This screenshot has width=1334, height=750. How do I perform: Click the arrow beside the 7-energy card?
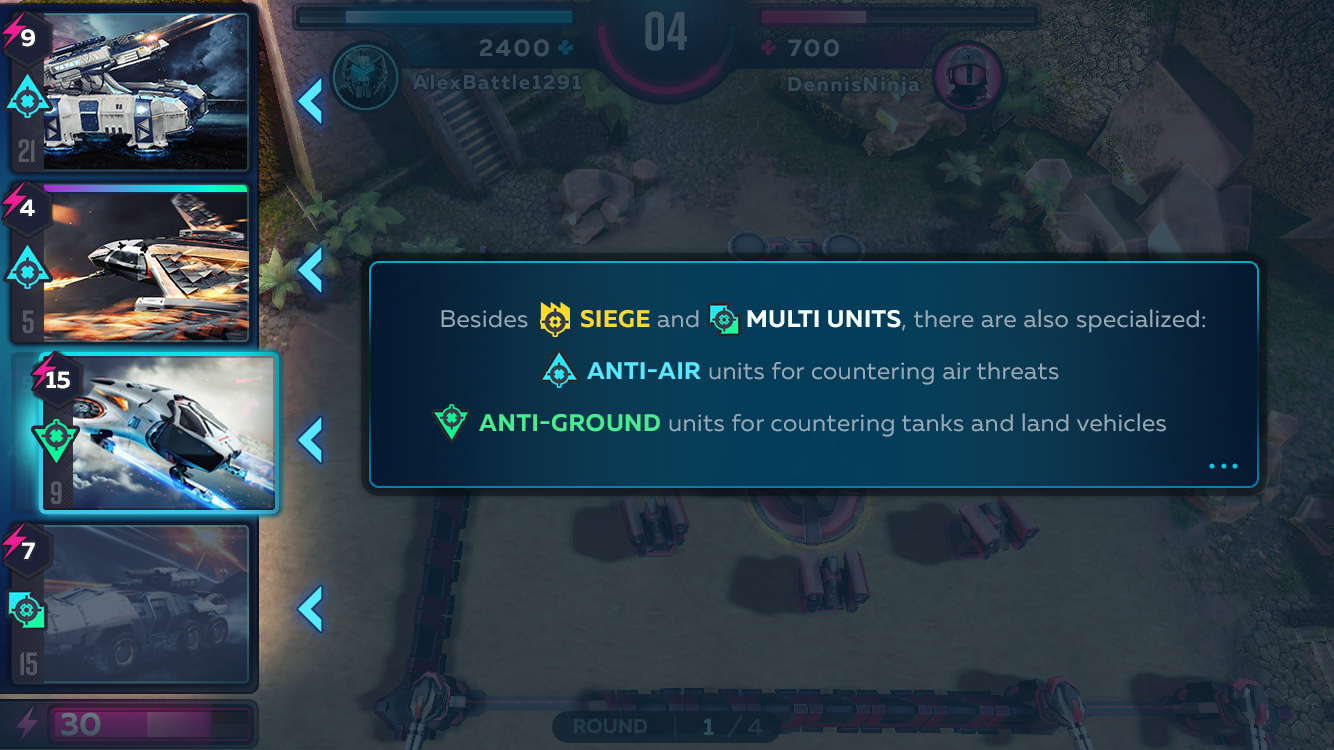[x=311, y=609]
